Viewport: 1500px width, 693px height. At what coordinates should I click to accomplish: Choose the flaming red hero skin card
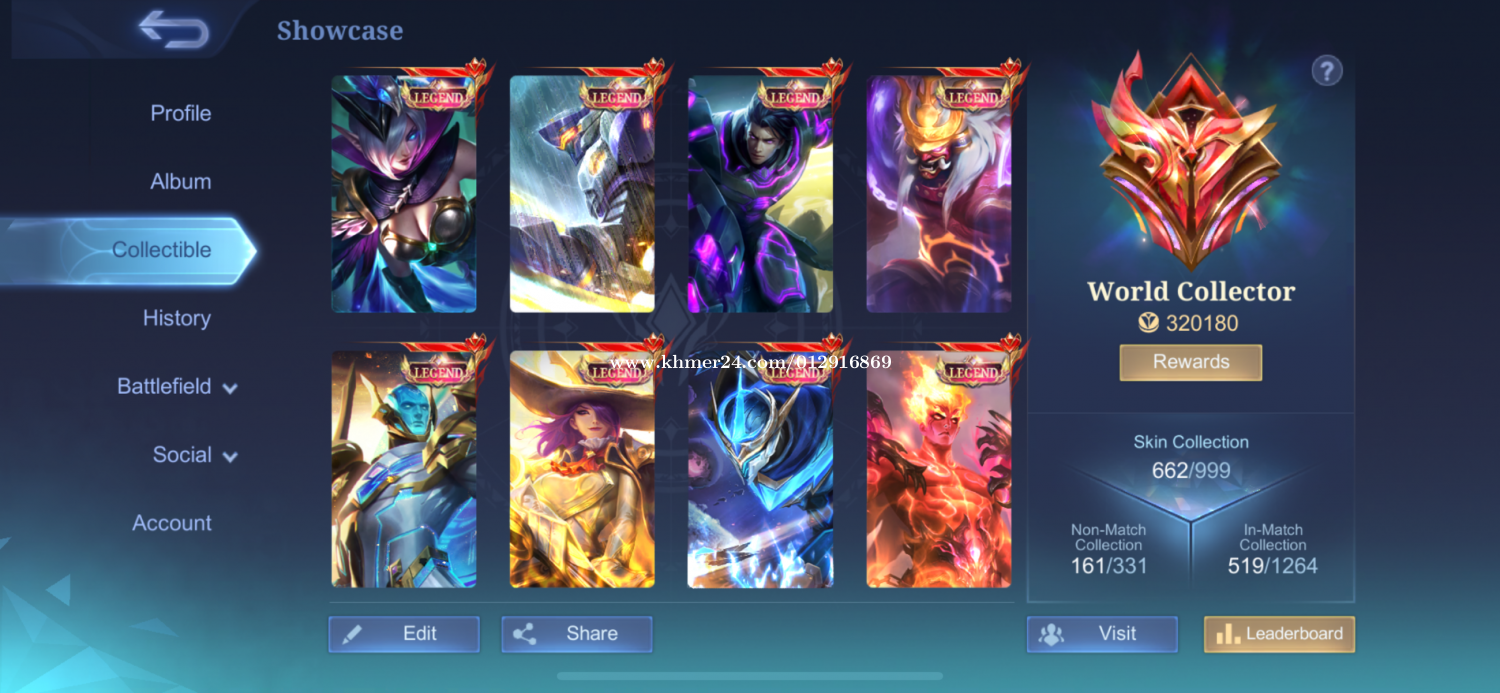pyautogui.click(x=938, y=468)
